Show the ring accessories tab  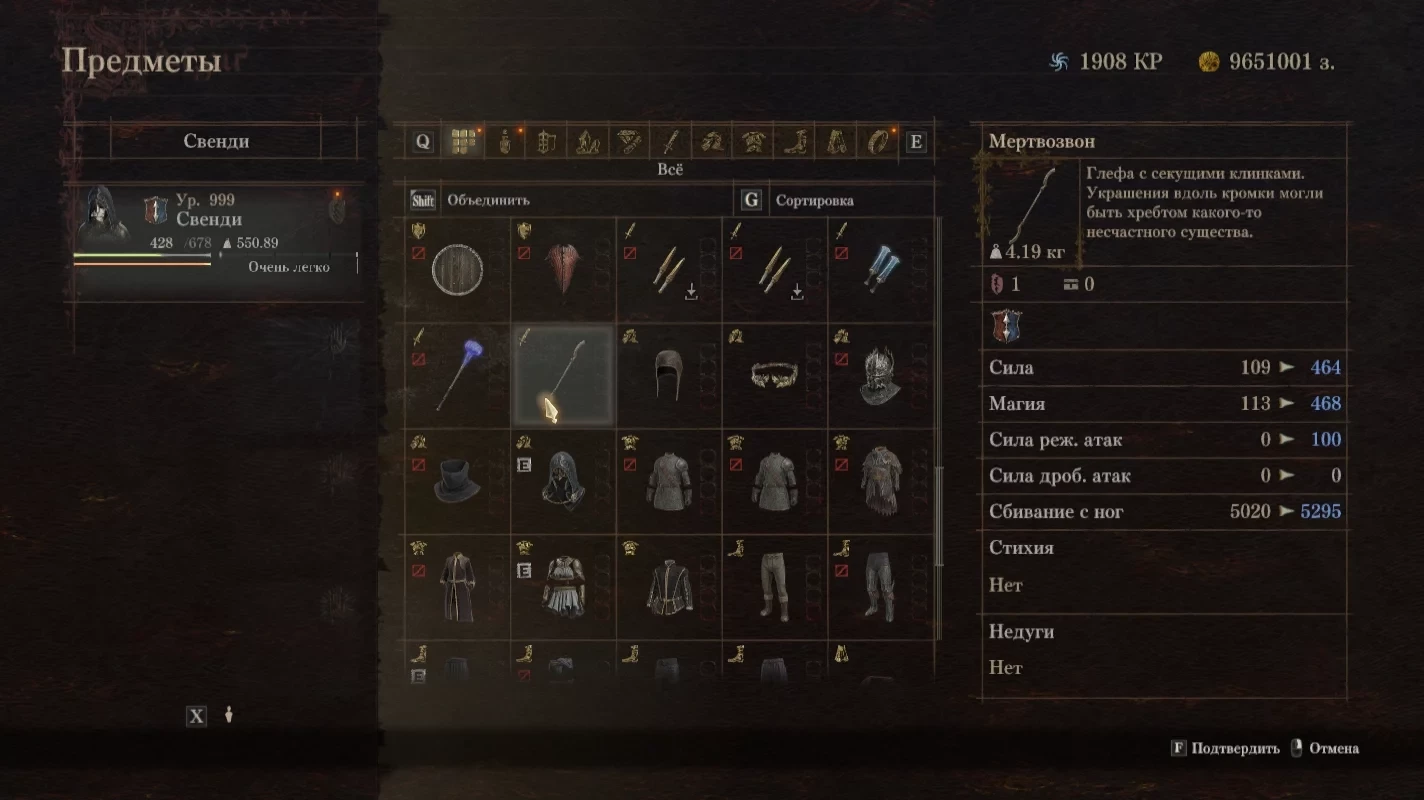click(x=878, y=142)
